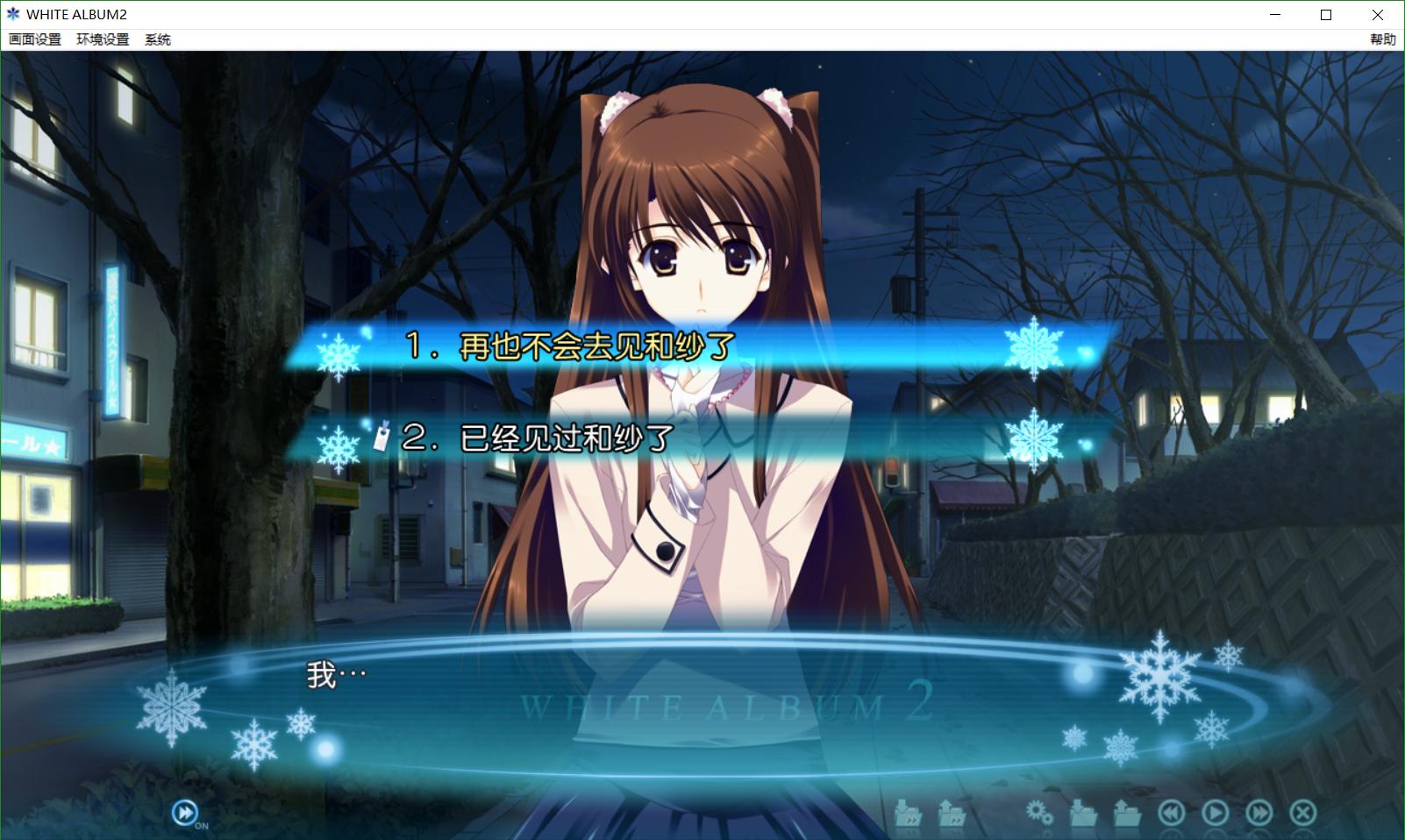Toggle the skip indicator marked ON
This screenshot has width=1405, height=840.
185,813
